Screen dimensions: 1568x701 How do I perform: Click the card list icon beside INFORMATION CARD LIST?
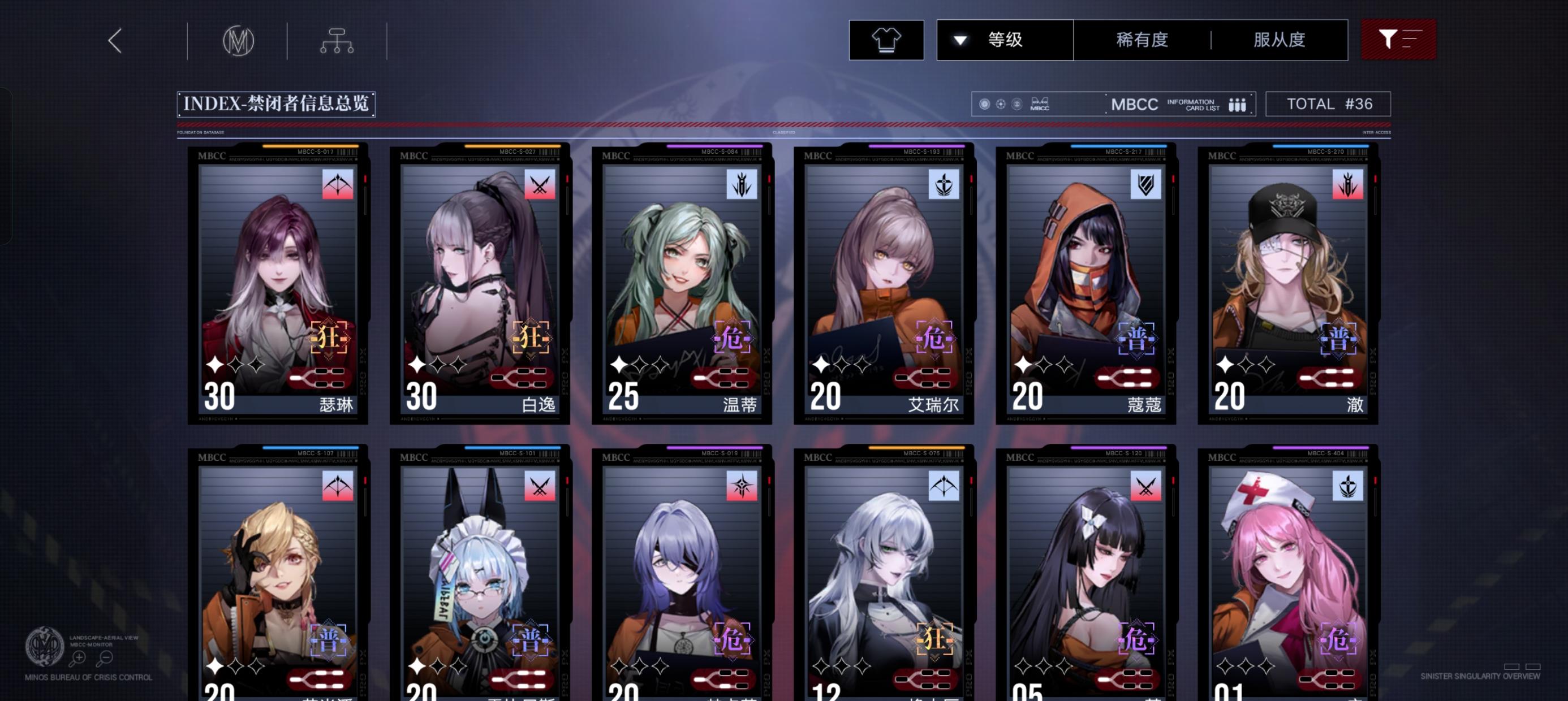click(x=1238, y=104)
